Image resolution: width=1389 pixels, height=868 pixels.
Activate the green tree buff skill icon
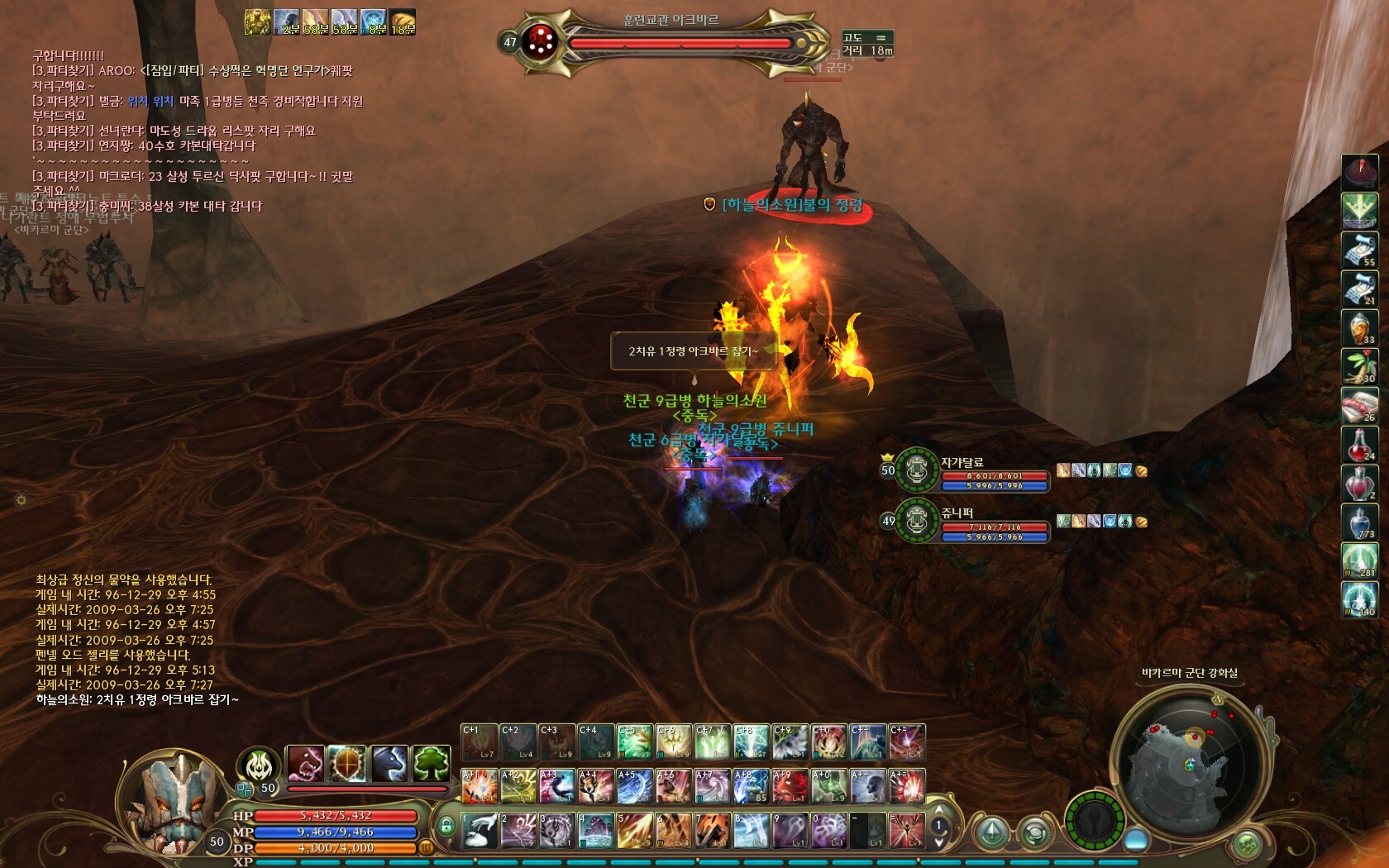[x=432, y=763]
